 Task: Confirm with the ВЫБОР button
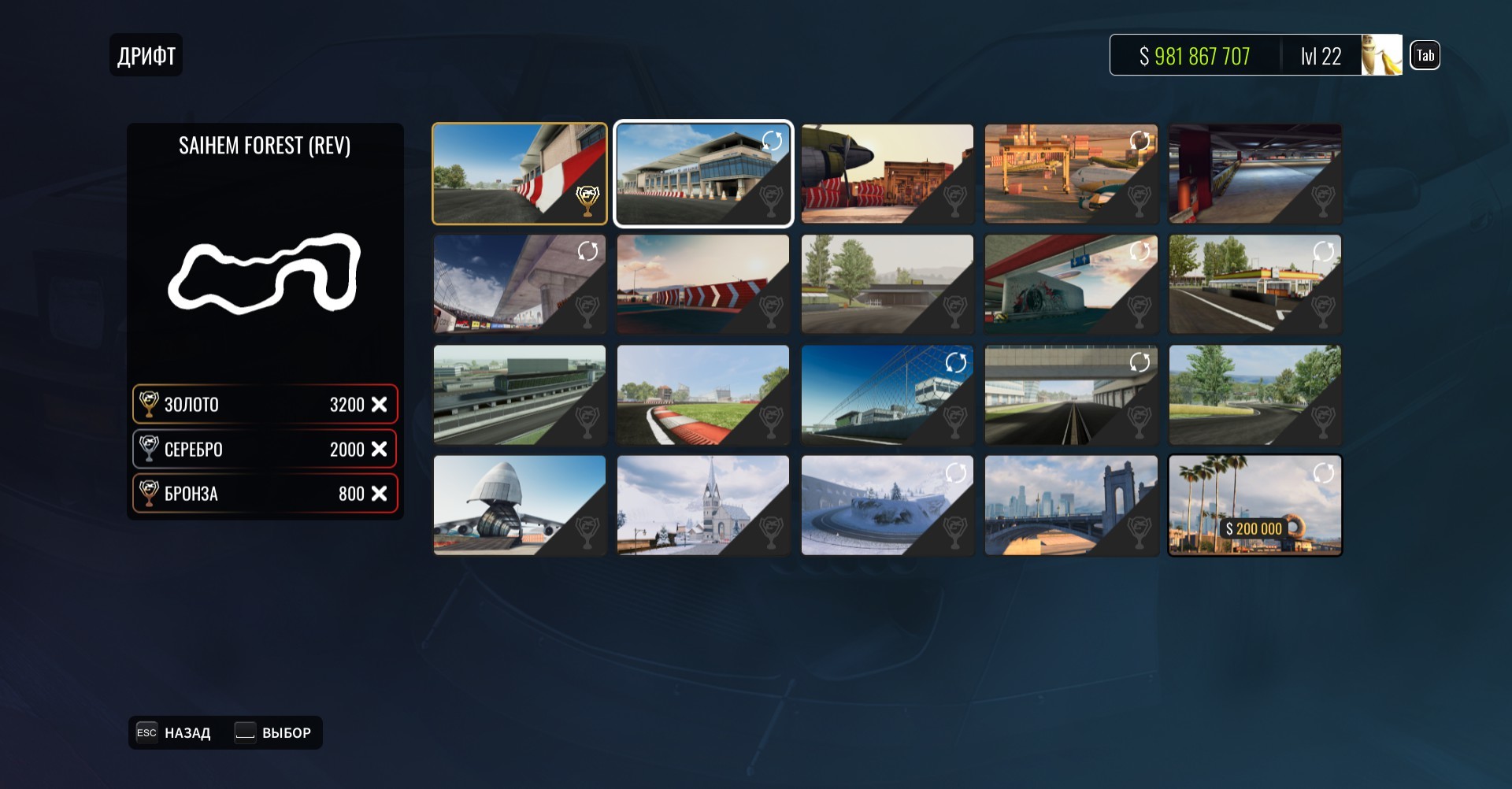tap(273, 733)
